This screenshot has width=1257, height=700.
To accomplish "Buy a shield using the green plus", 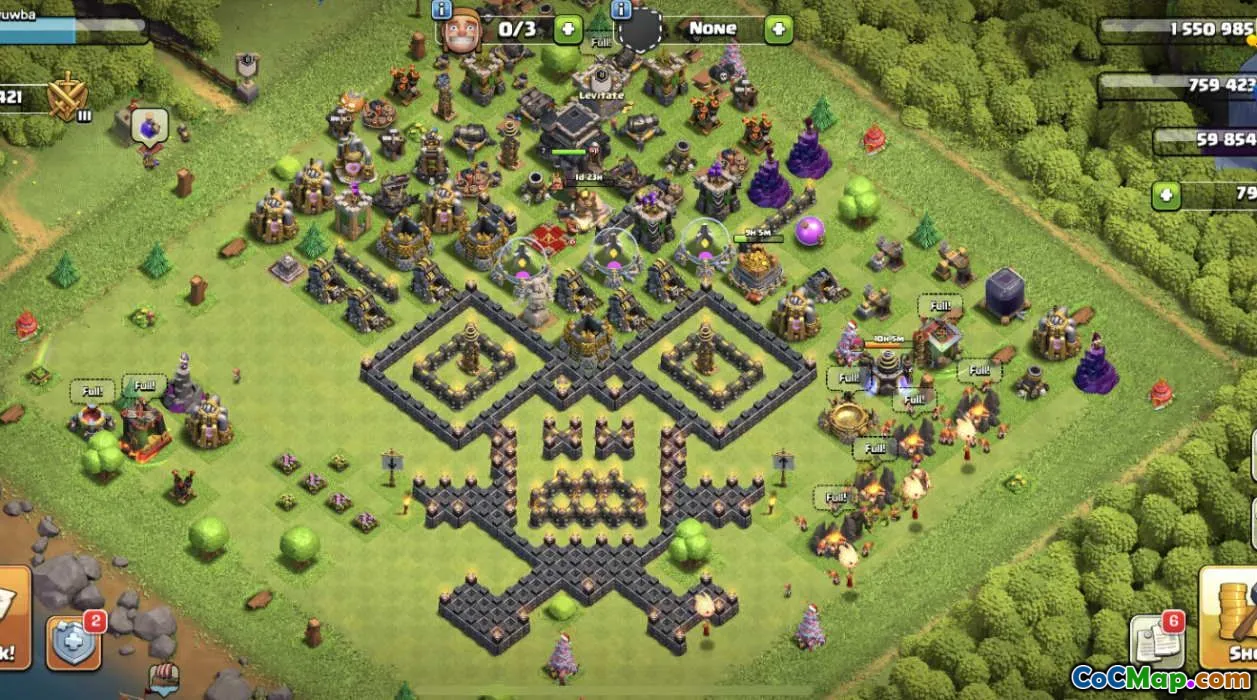I will pyautogui.click(x=778, y=28).
